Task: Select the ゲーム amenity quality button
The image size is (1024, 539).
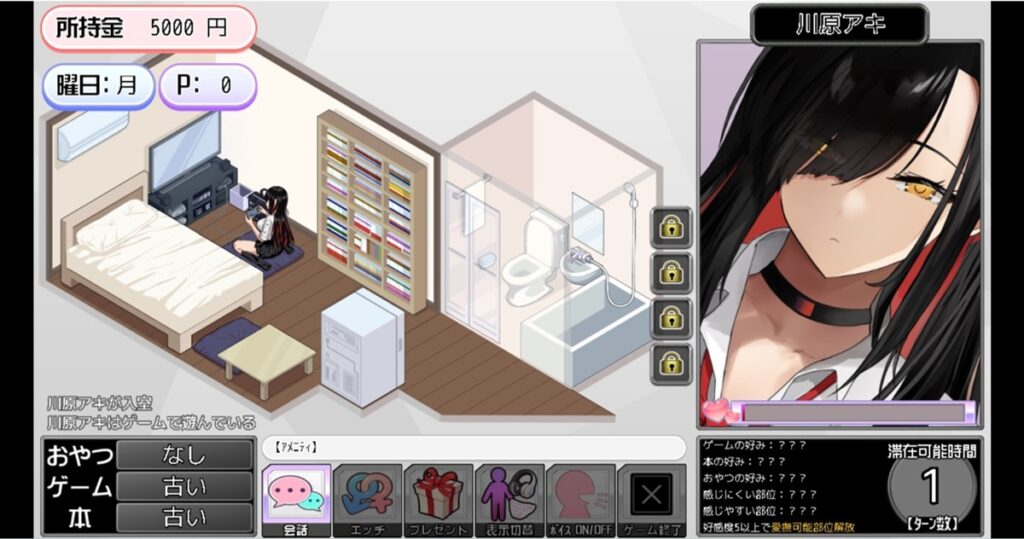Action: (x=184, y=487)
